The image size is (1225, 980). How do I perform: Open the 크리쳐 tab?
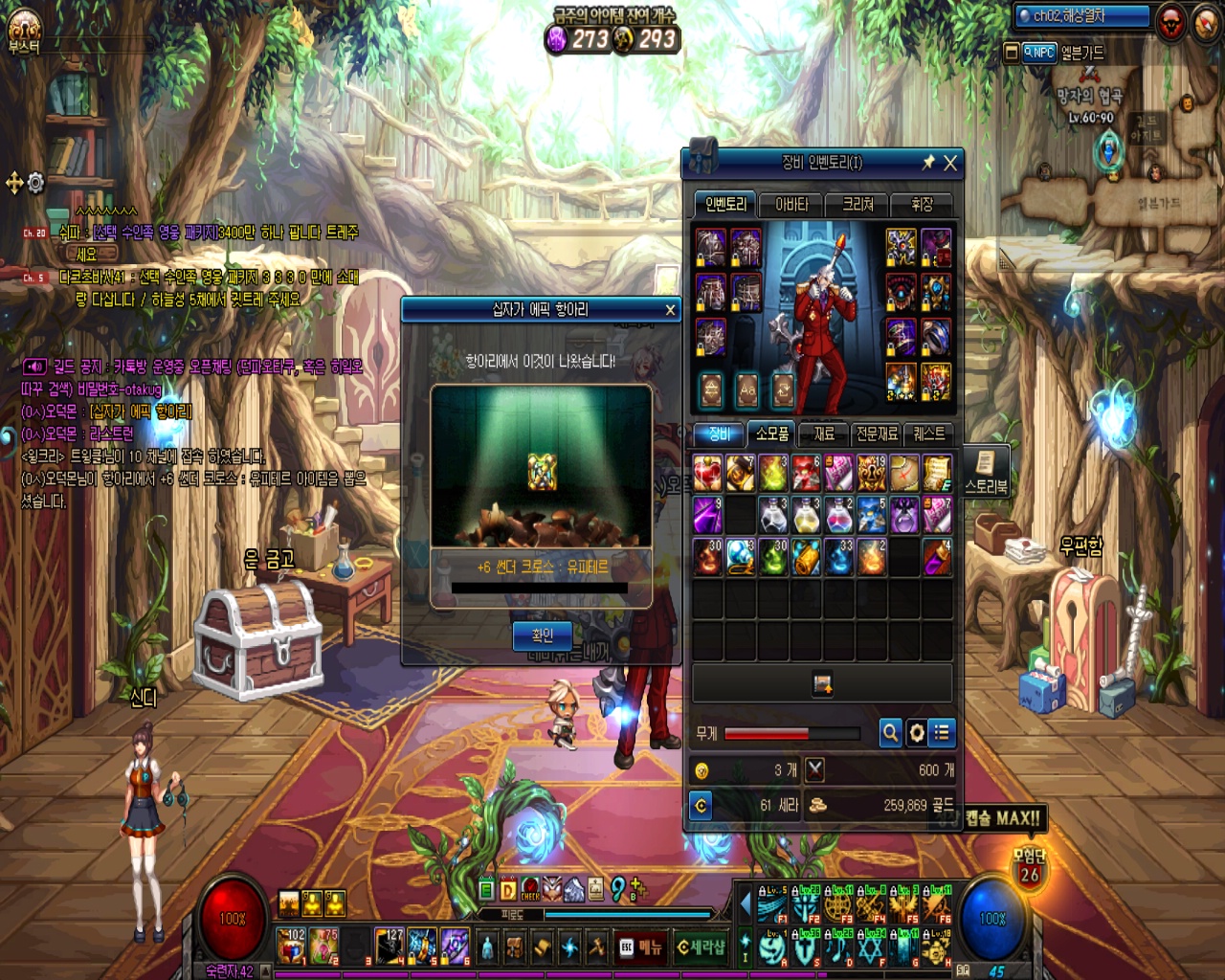(857, 205)
